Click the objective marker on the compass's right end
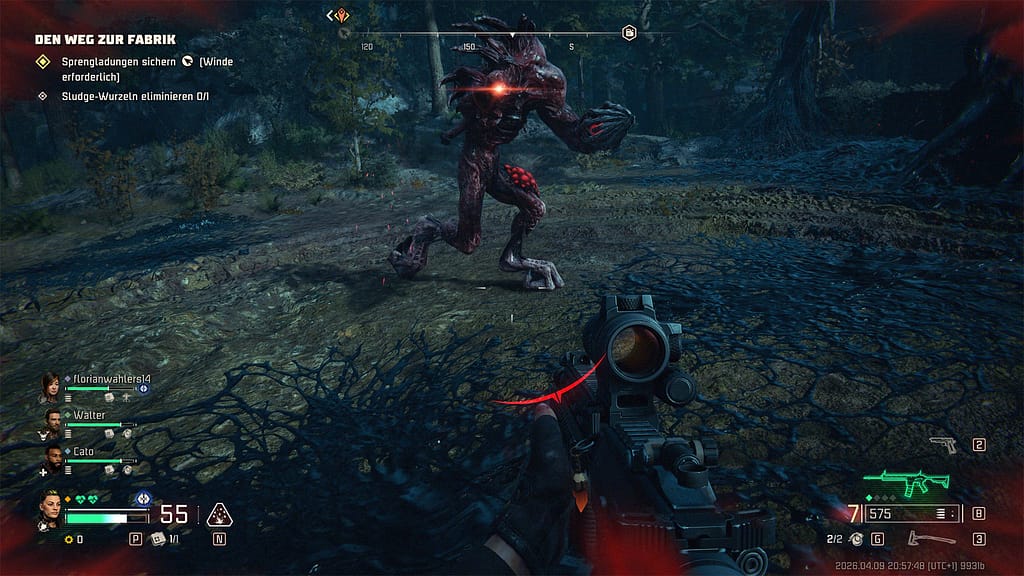The height and width of the screenshot is (576, 1024). point(629,33)
